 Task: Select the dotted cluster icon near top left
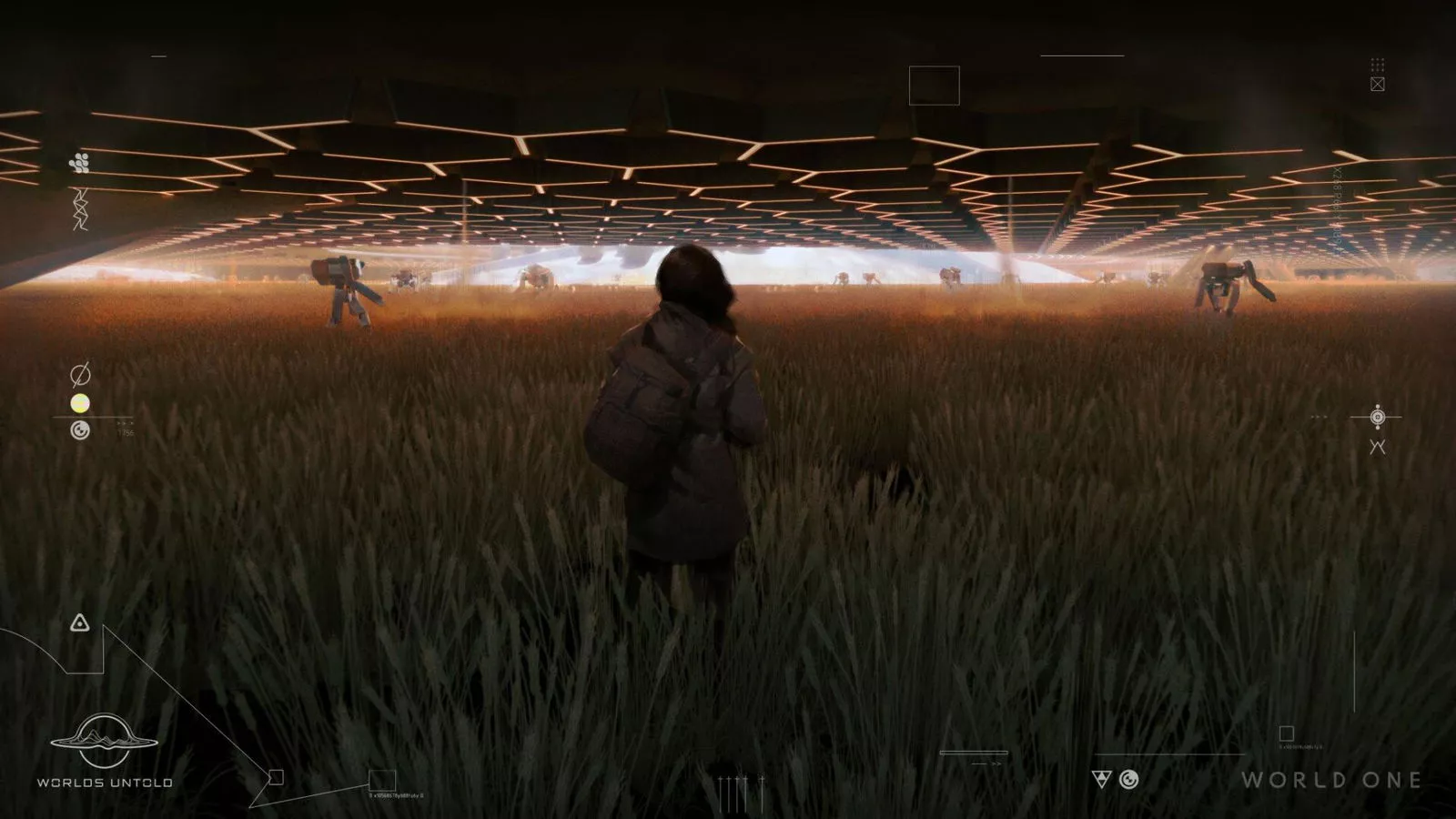click(80, 162)
